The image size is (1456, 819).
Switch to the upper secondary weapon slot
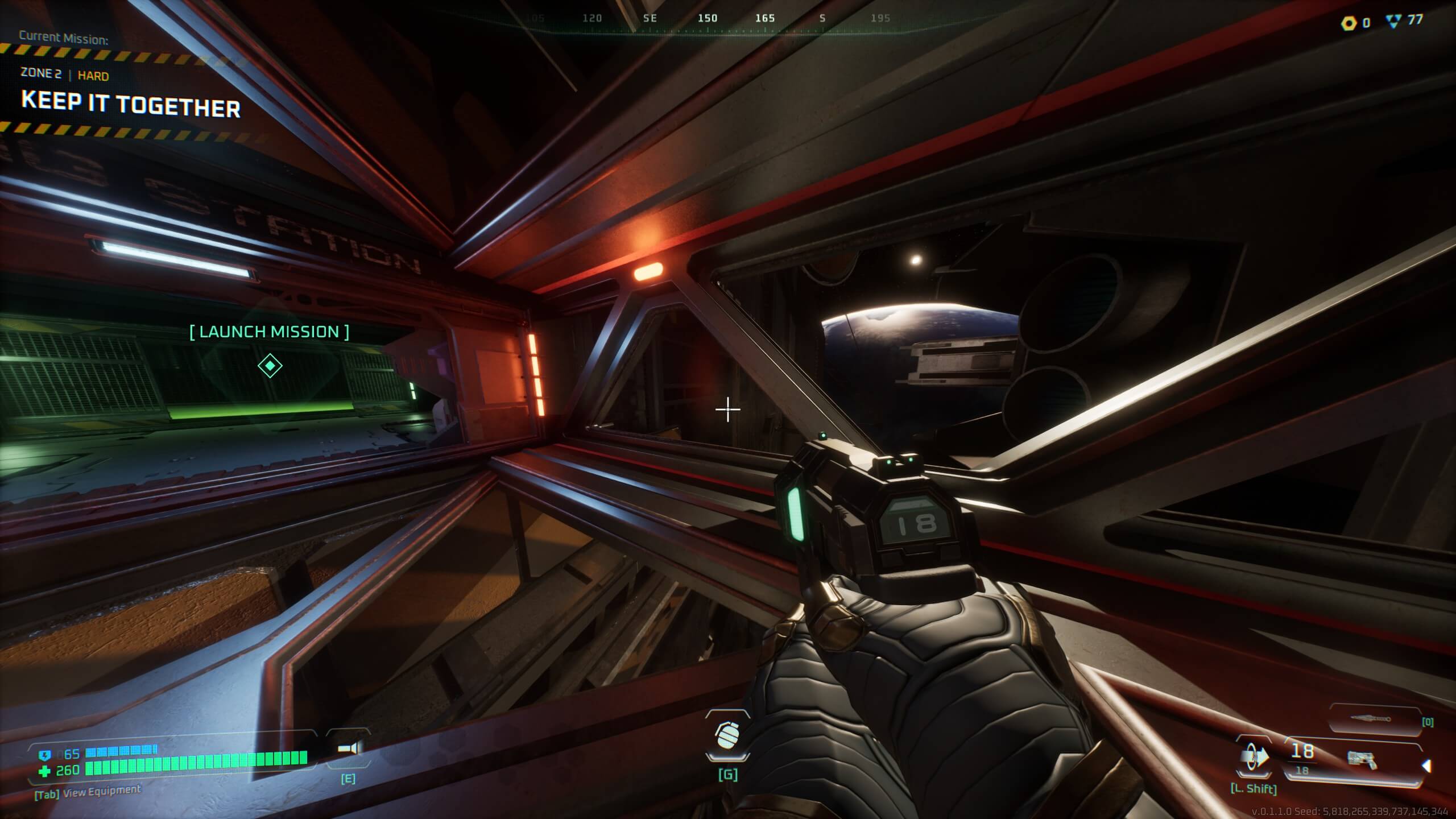point(1372,720)
